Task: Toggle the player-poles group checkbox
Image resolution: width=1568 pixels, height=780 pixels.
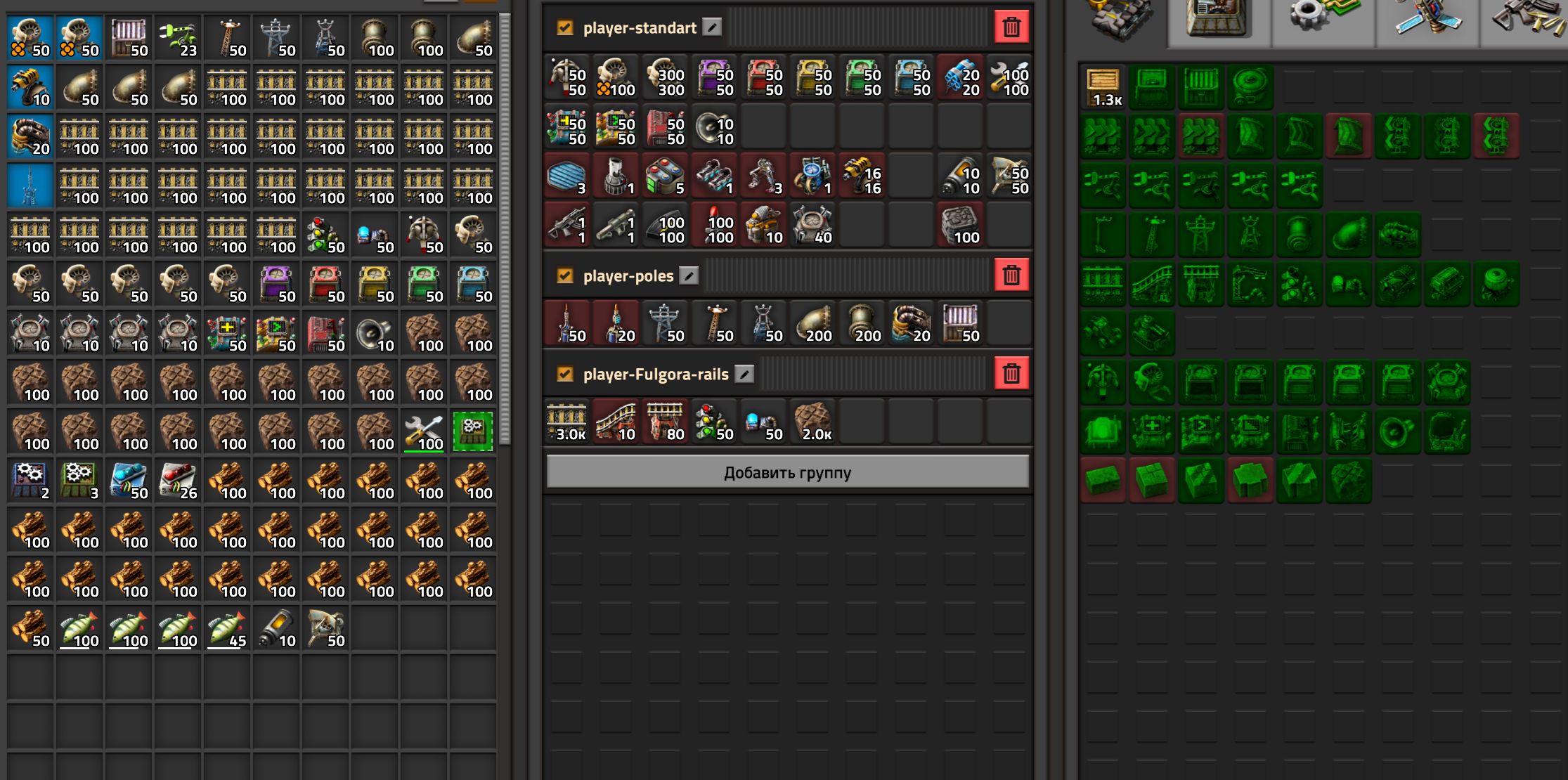Action: (564, 275)
